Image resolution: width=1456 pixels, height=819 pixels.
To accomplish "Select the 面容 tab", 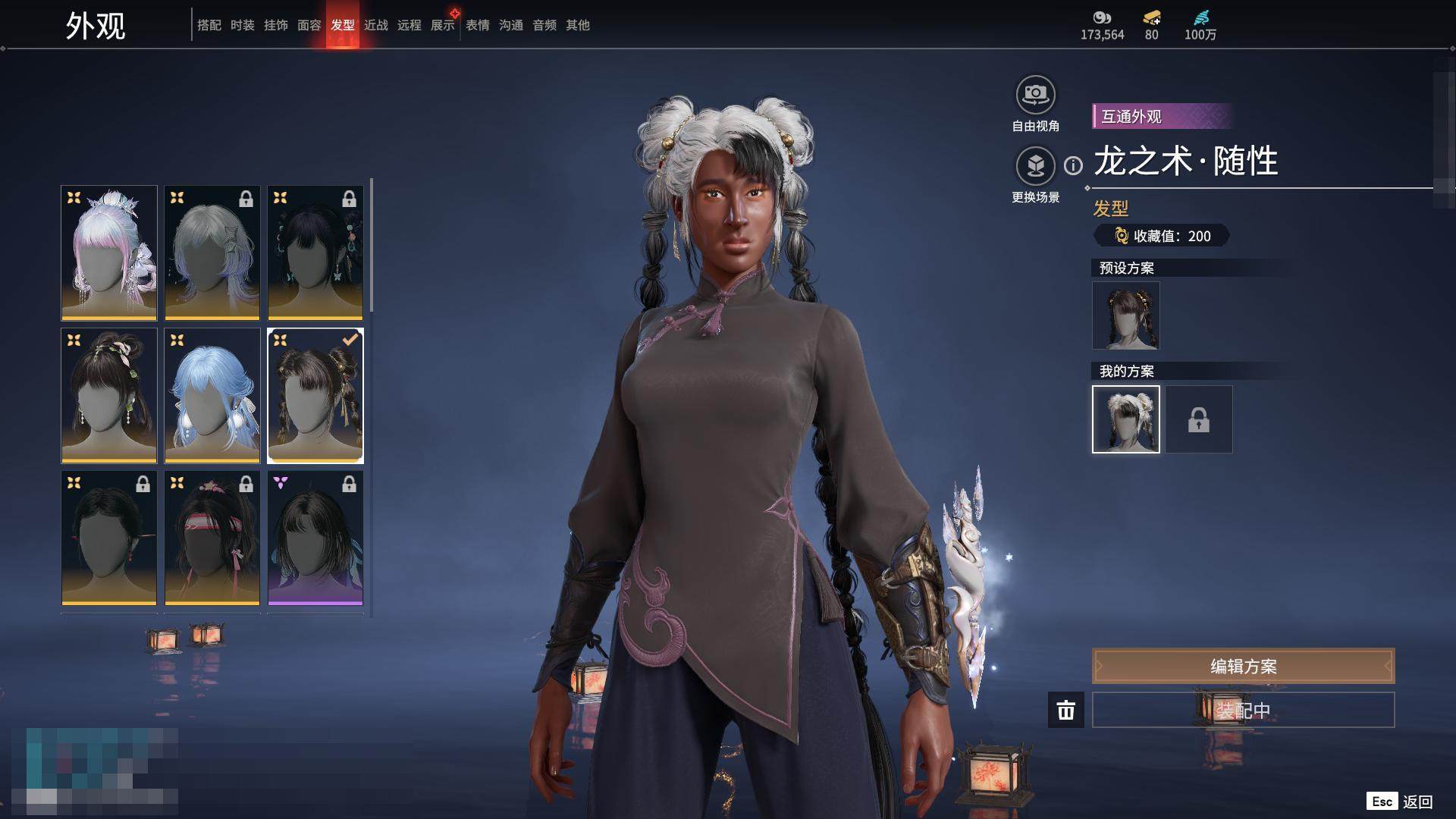I will pos(309,25).
